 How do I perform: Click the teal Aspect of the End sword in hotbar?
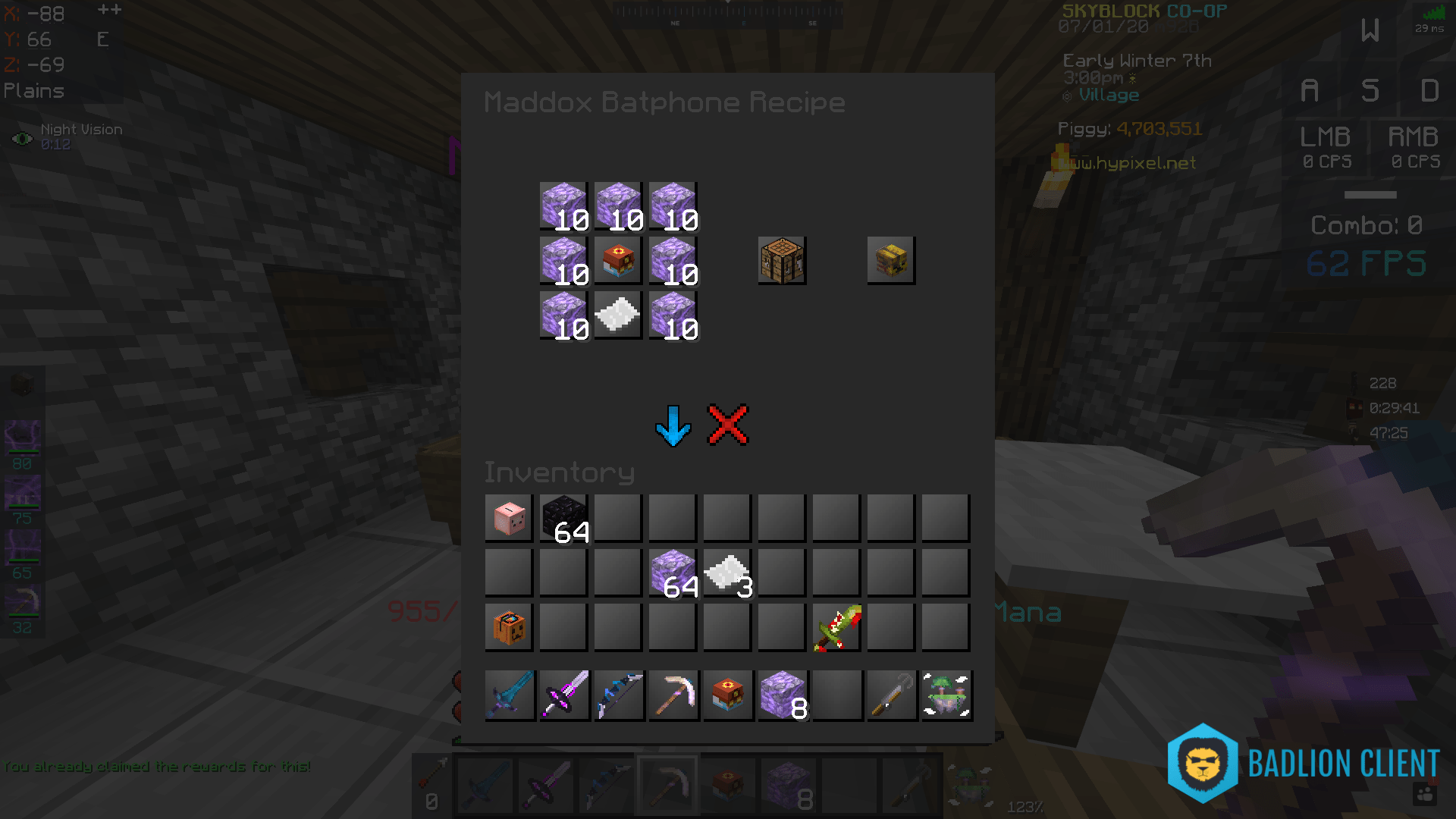point(509,695)
